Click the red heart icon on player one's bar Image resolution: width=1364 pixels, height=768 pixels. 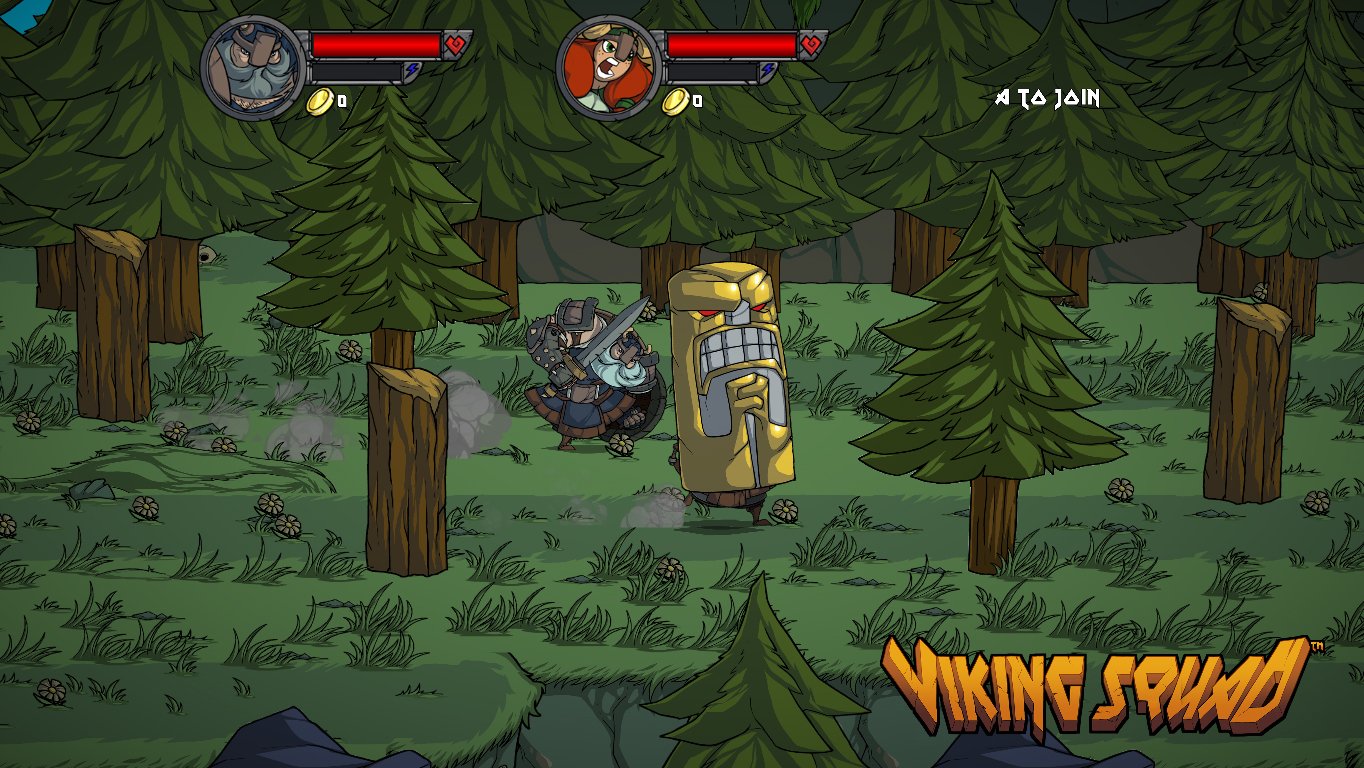(x=453, y=43)
